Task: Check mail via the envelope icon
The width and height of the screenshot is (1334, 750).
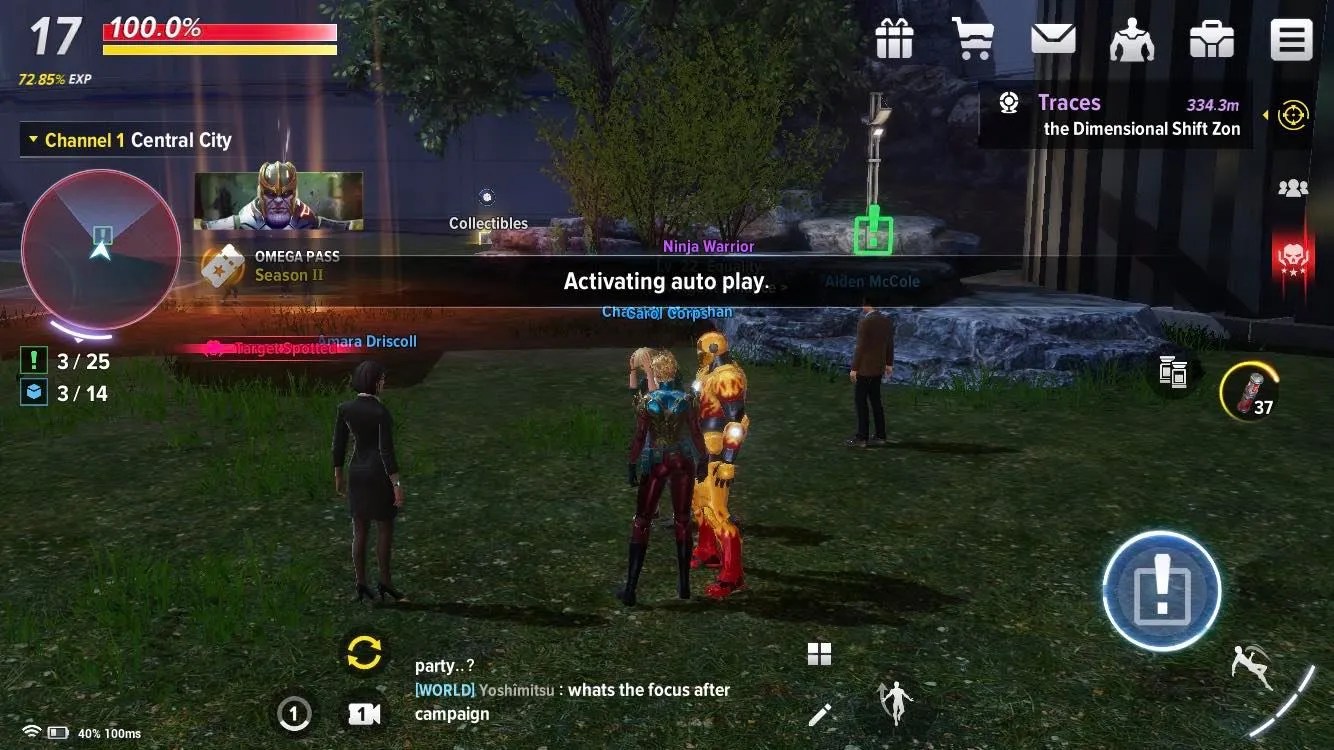Action: click(x=1052, y=38)
